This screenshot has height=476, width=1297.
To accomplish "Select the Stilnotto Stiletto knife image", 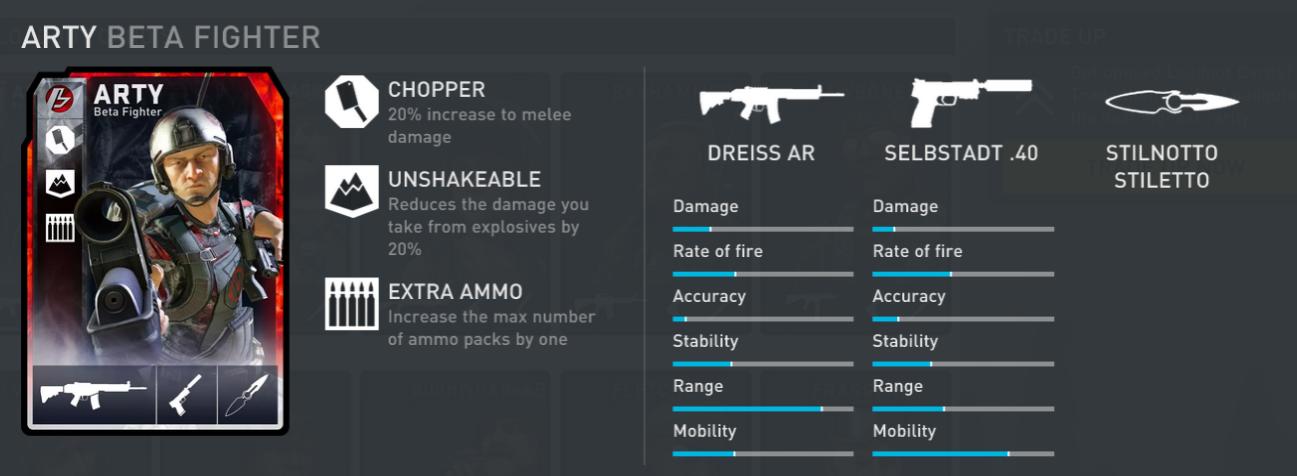I will [1171, 102].
